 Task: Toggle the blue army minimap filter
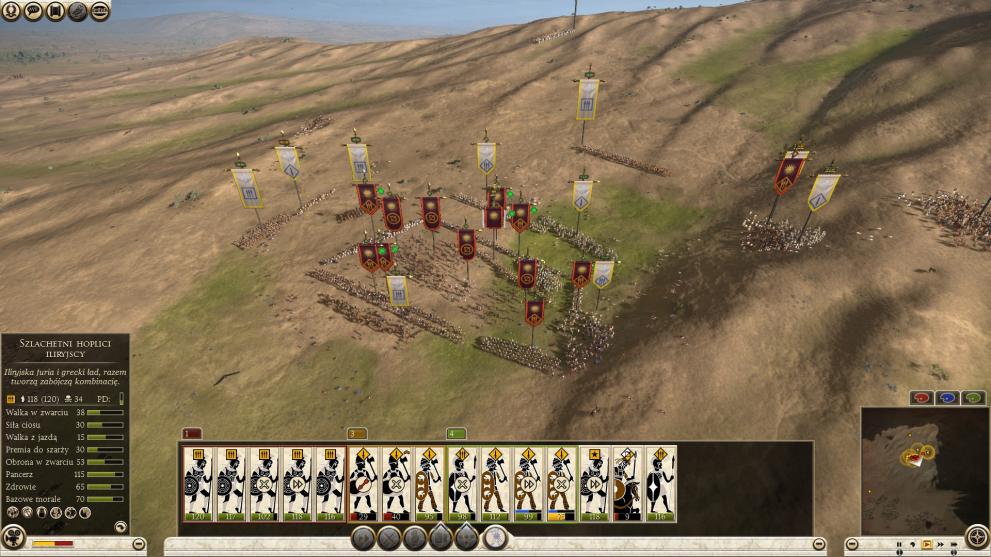946,398
